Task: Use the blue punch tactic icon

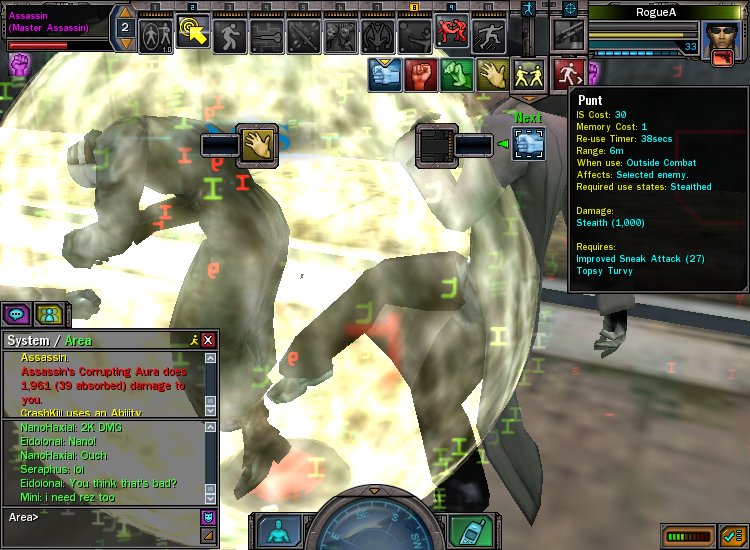Action: point(385,73)
